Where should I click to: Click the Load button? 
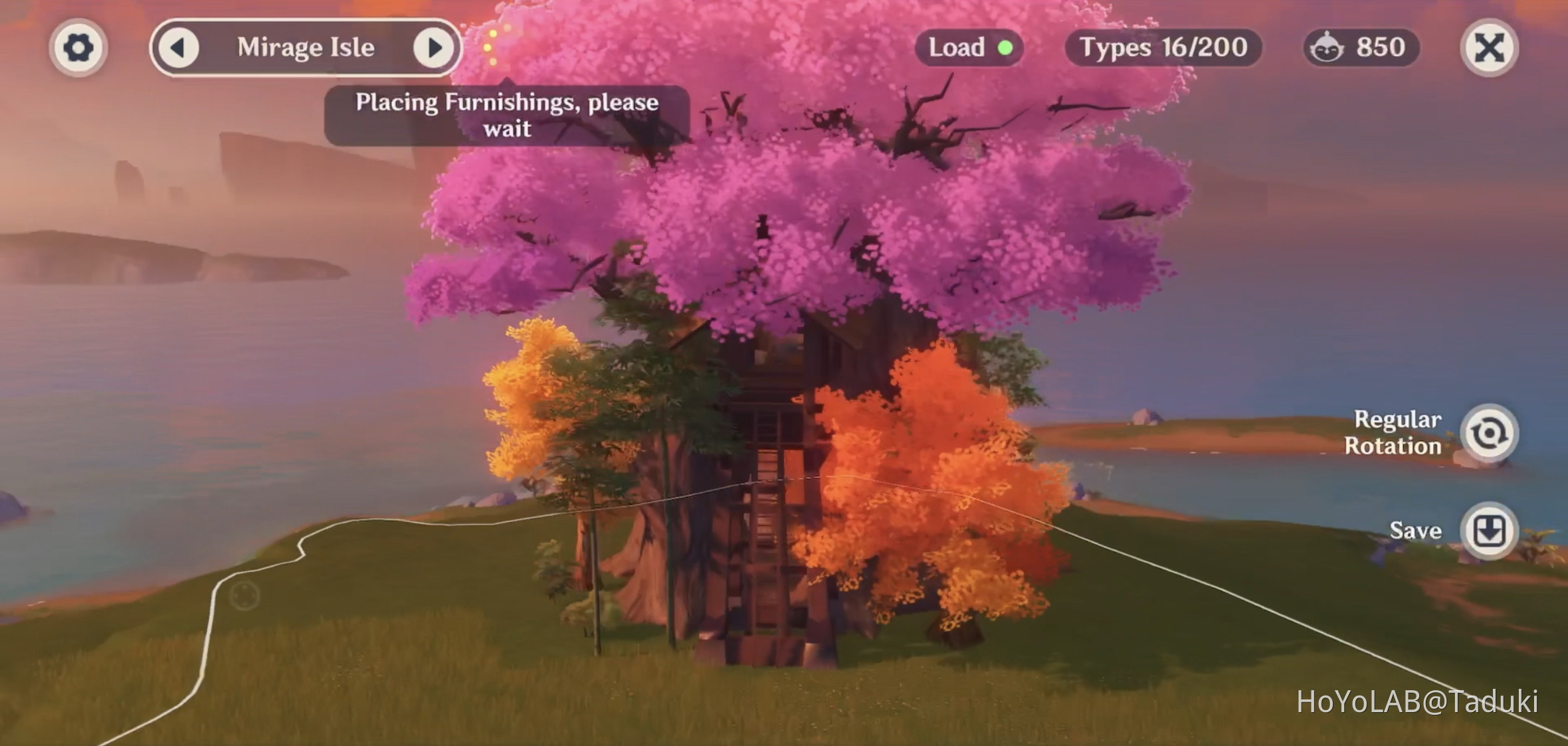tap(969, 47)
